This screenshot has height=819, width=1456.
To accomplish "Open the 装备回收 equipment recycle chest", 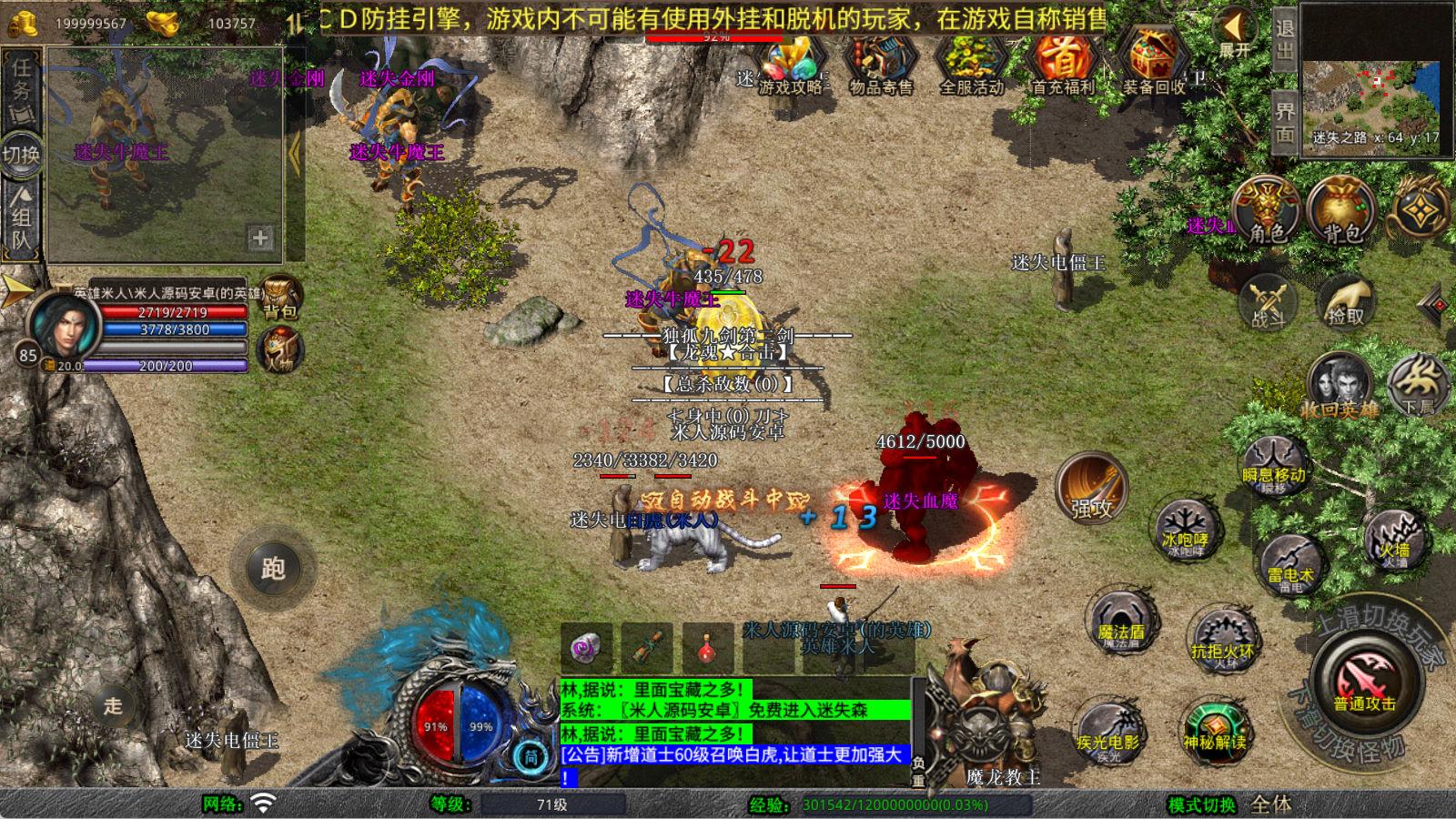I will 1153,64.
